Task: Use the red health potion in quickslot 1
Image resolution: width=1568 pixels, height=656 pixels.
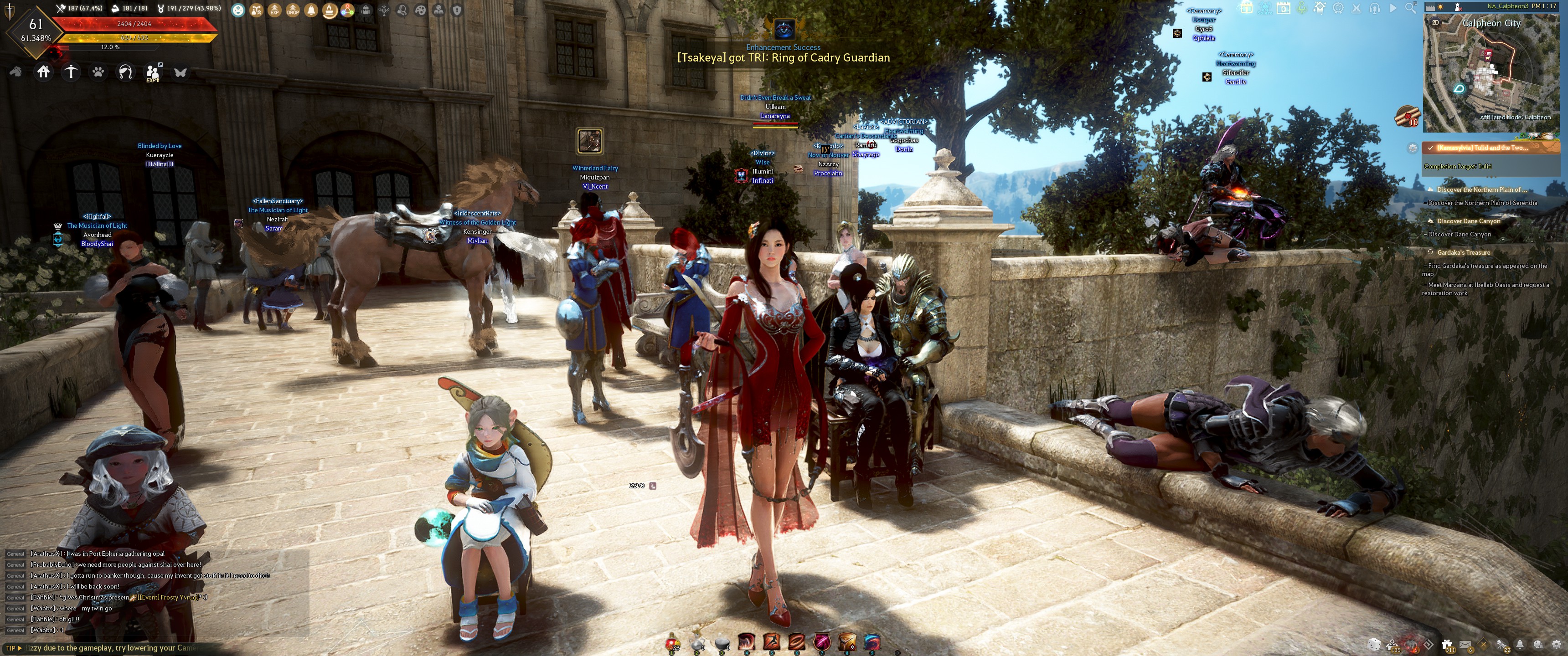Action: click(x=672, y=642)
